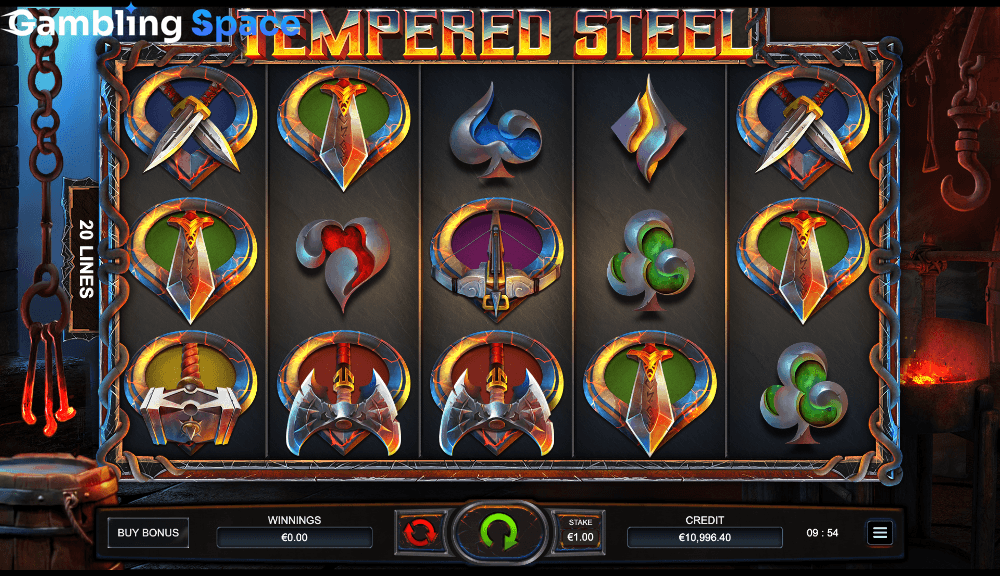This screenshot has width=1000, height=576.
Task: Change the stake amount
Action: pos(580,531)
